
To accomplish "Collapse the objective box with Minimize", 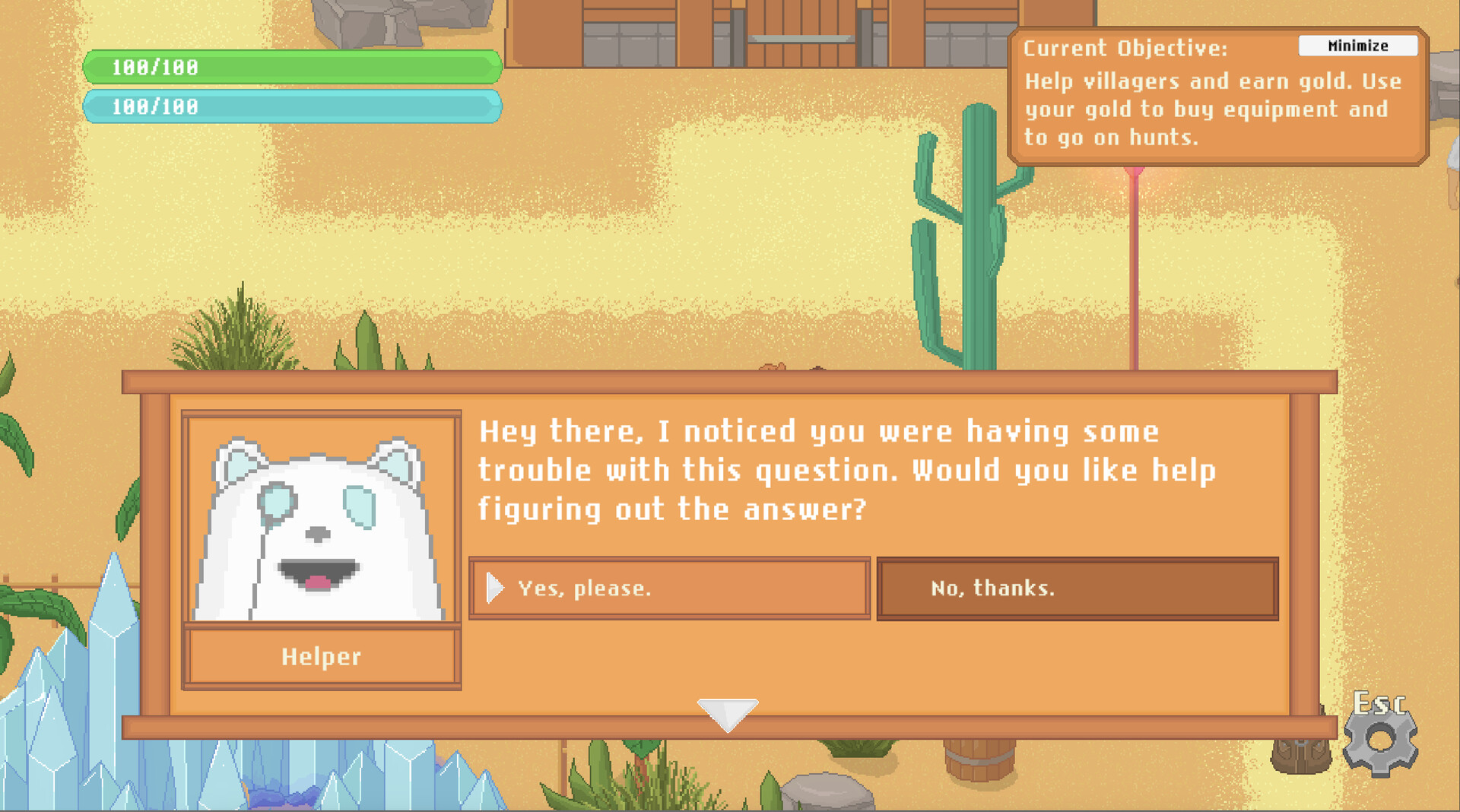I will [x=1358, y=46].
